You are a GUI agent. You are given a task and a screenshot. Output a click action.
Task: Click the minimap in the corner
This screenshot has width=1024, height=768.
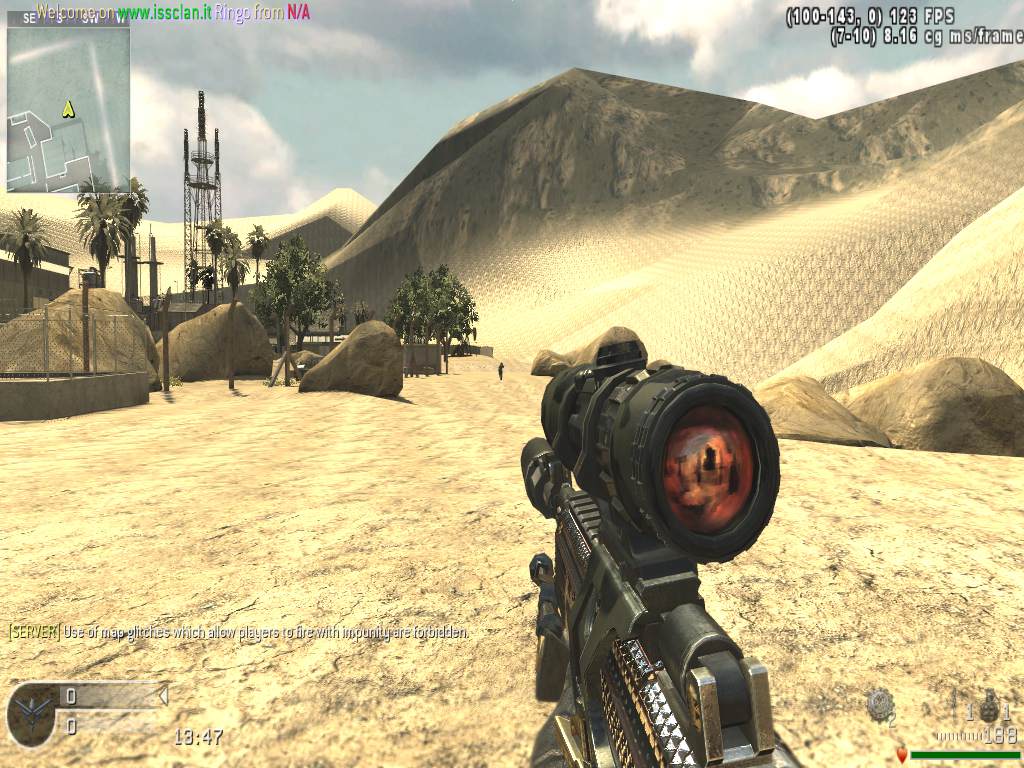[x=68, y=108]
